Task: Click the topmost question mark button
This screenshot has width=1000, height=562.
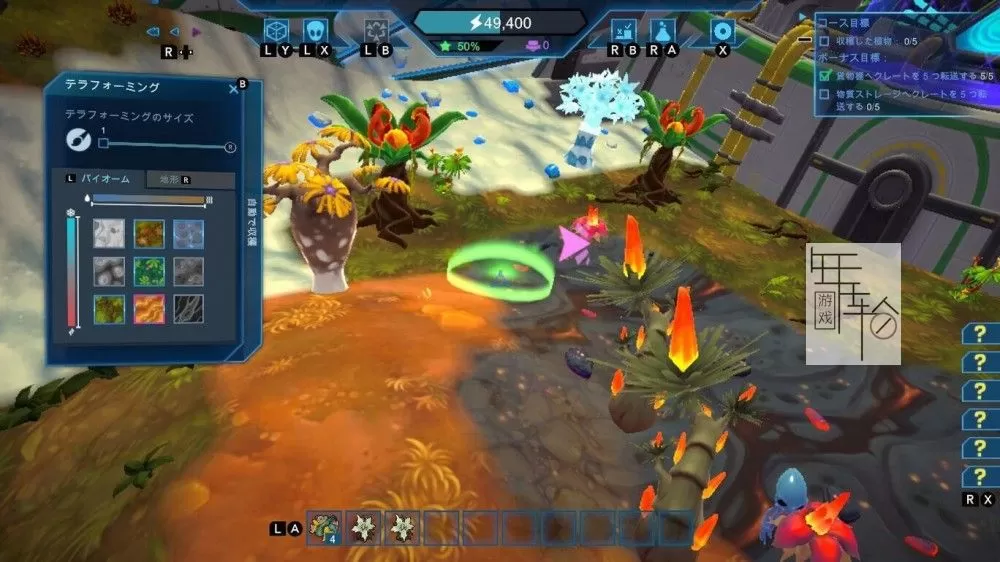Action: point(980,334)
